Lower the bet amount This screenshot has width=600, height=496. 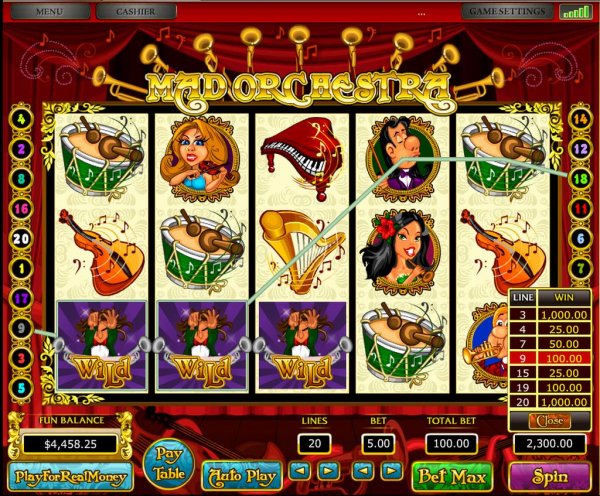(363, 468)
